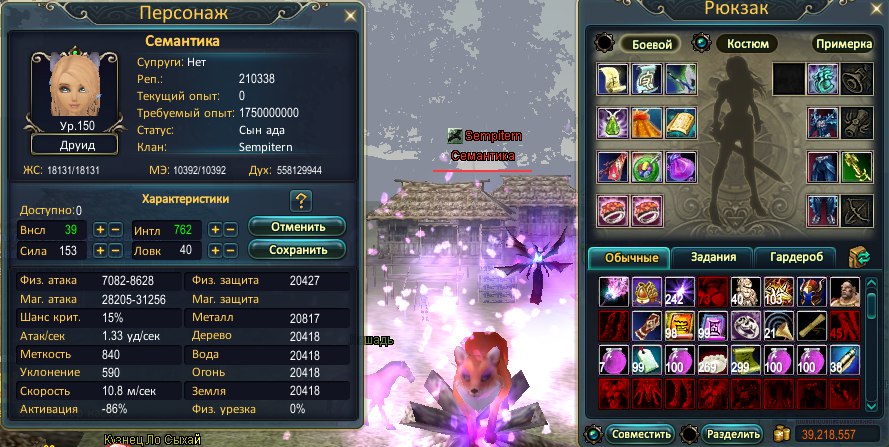Decrease Сила with its minus button
Image resolution: width=889 pixels, height=447 pixels.
tap(116, 251)
